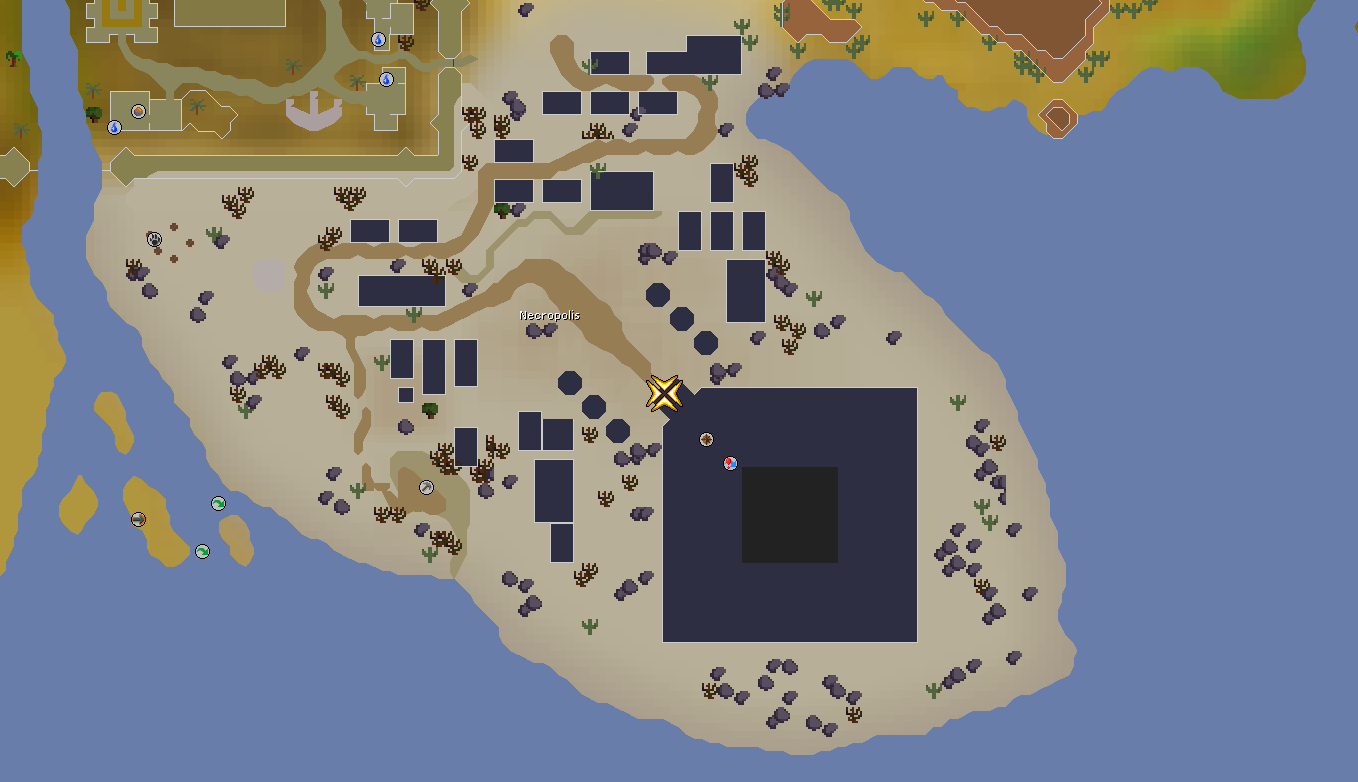Select the magic carpet transport icon on the island
1358x782 pixels.
[x=138, y=519]
